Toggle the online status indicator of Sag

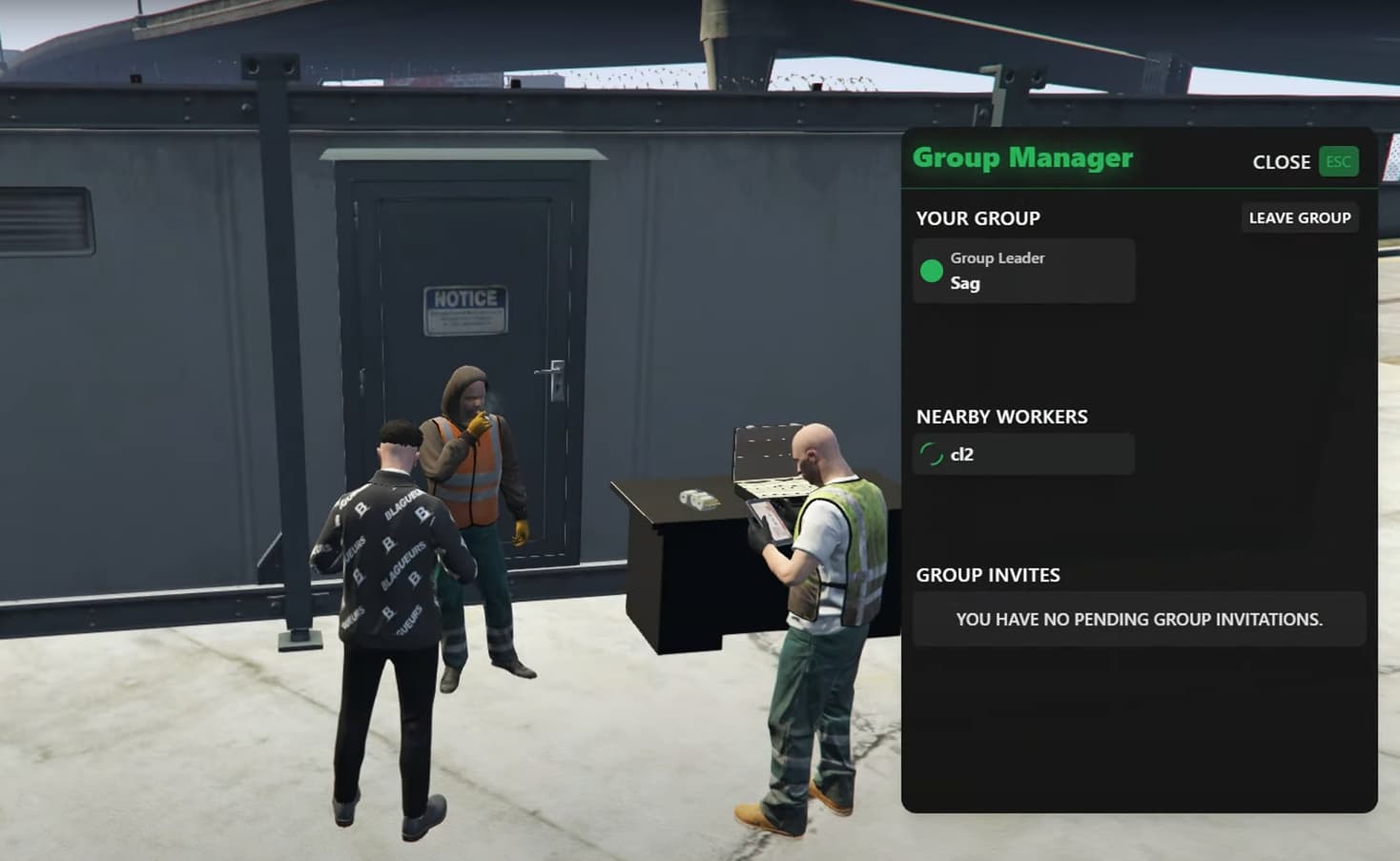click(932, 270)
